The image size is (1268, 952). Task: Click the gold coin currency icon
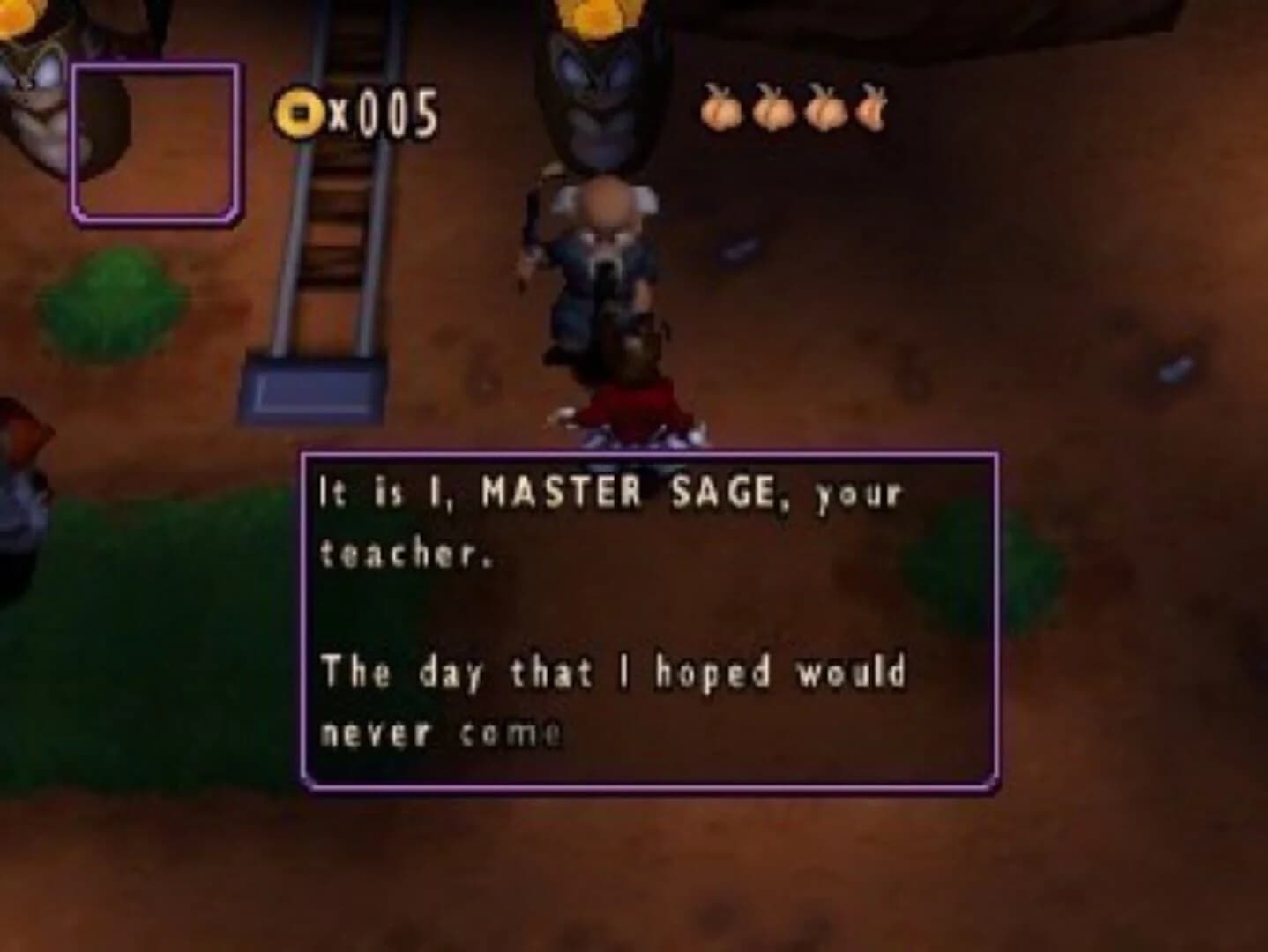point(299,112)
